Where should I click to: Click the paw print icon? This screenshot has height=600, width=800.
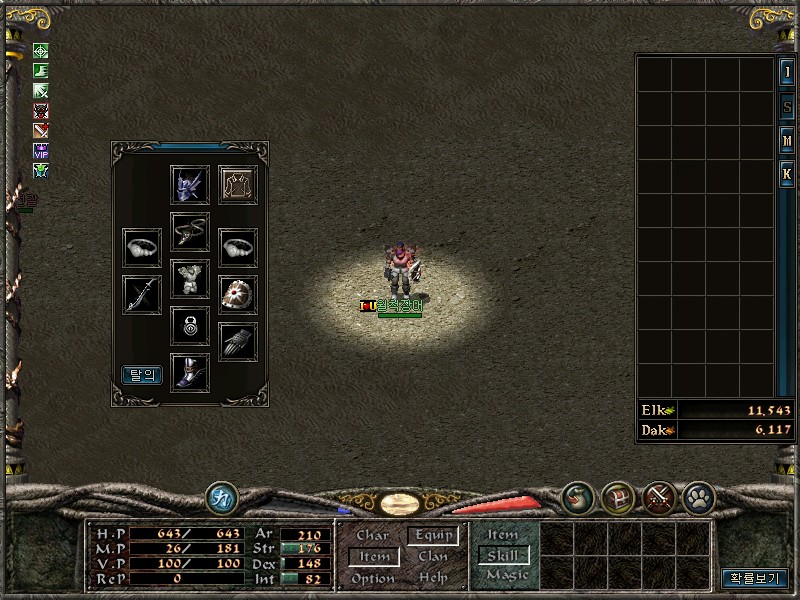[697, 496]
